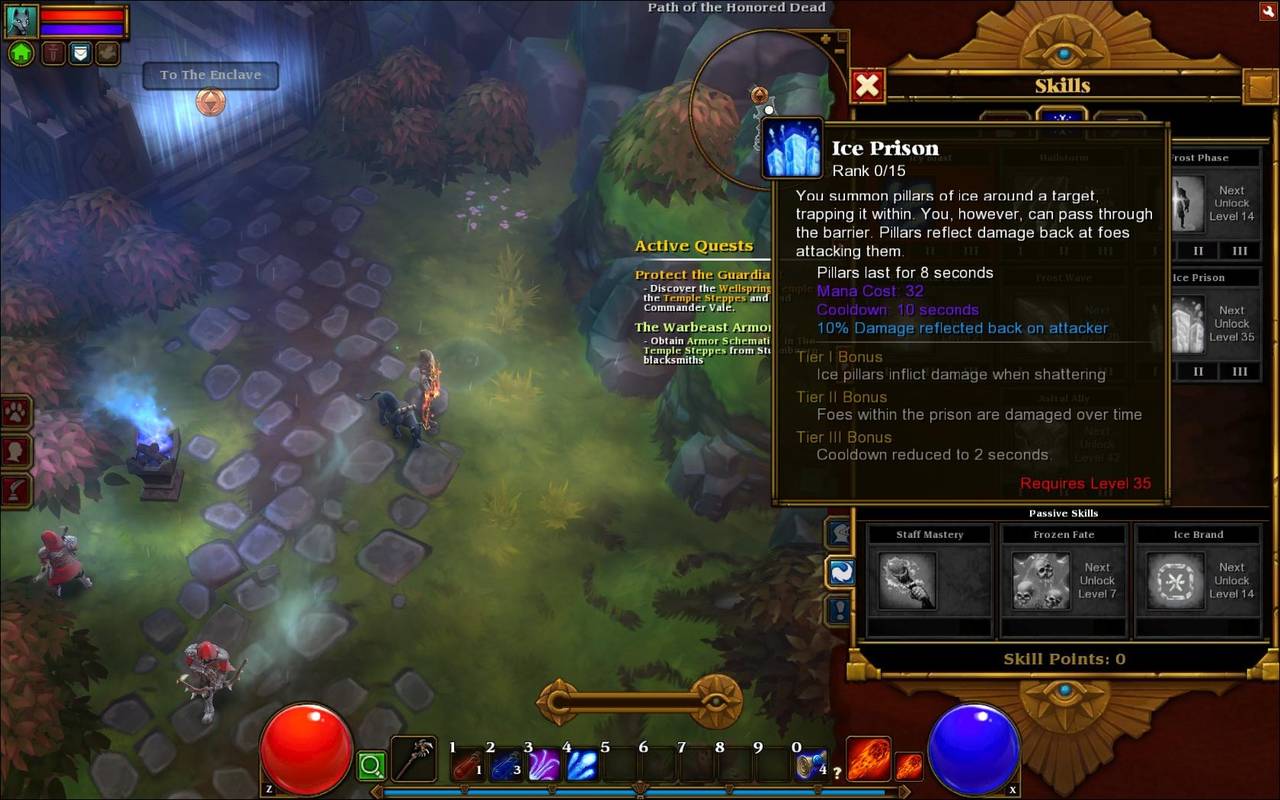Select the Frozen Fate passive skill
Viewport: 1280px width, 800px height.
(x=1042, y=580)
